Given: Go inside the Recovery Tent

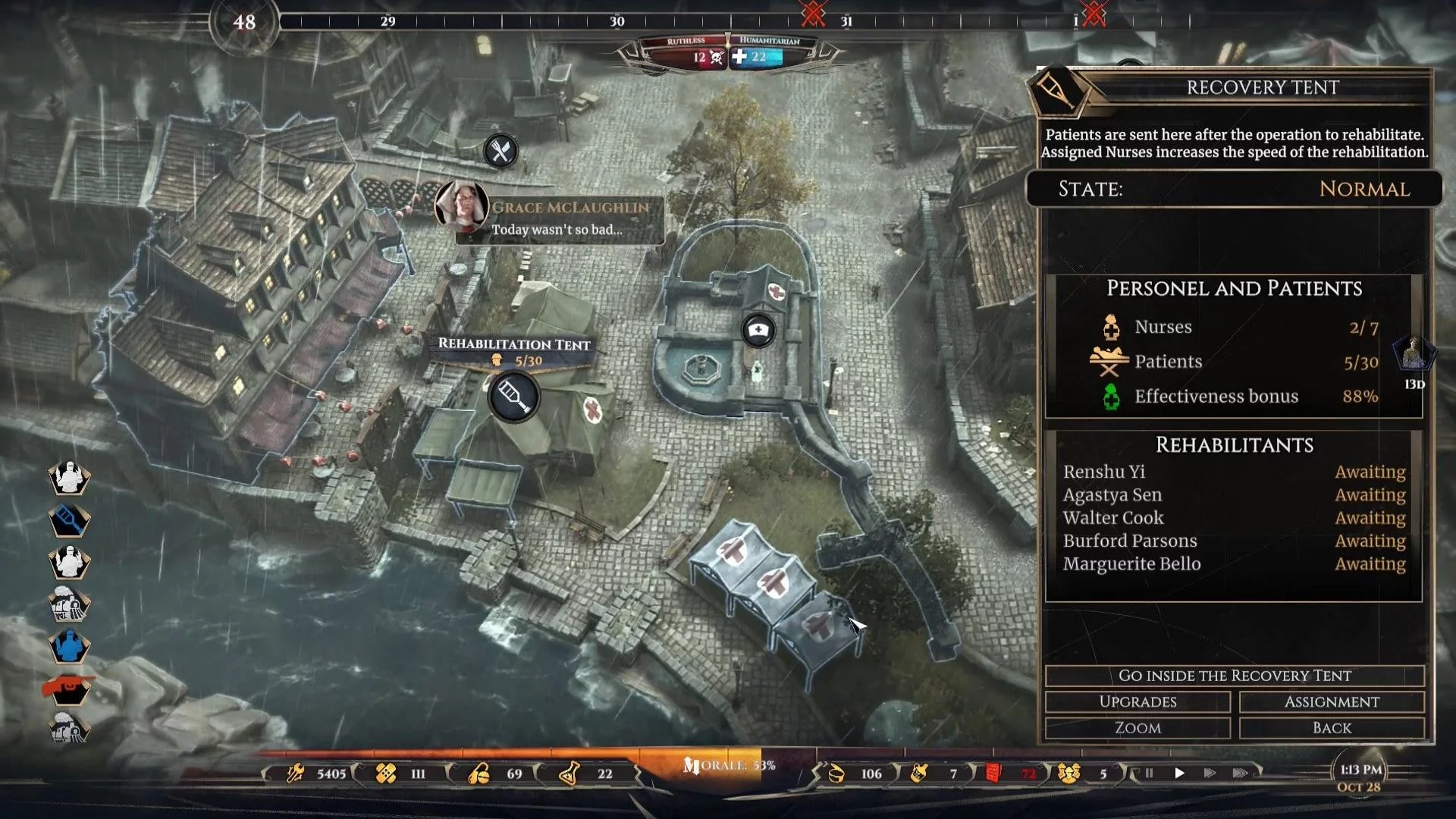Looking at the screenshot, I should point(1234,676).
